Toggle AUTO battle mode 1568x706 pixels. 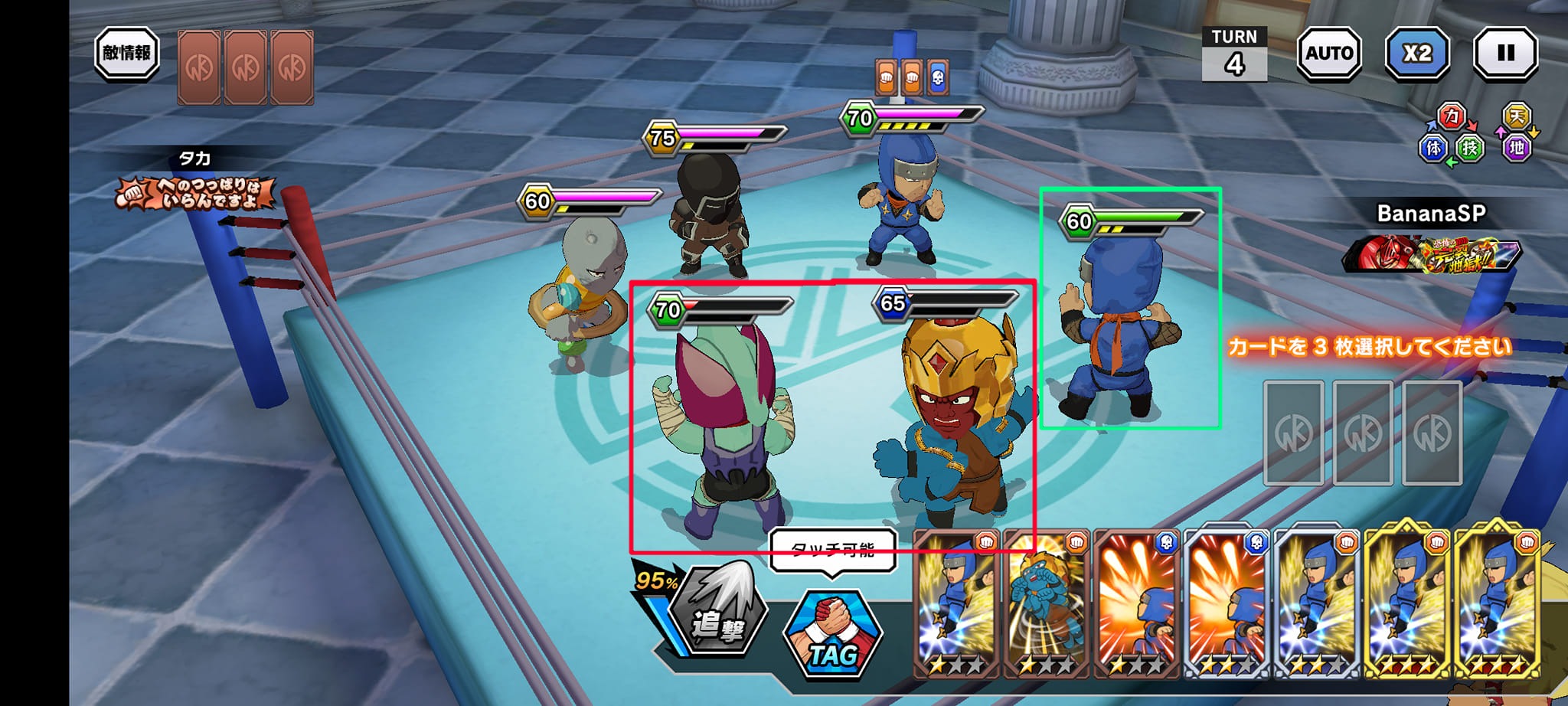(x=1328, y=54)
